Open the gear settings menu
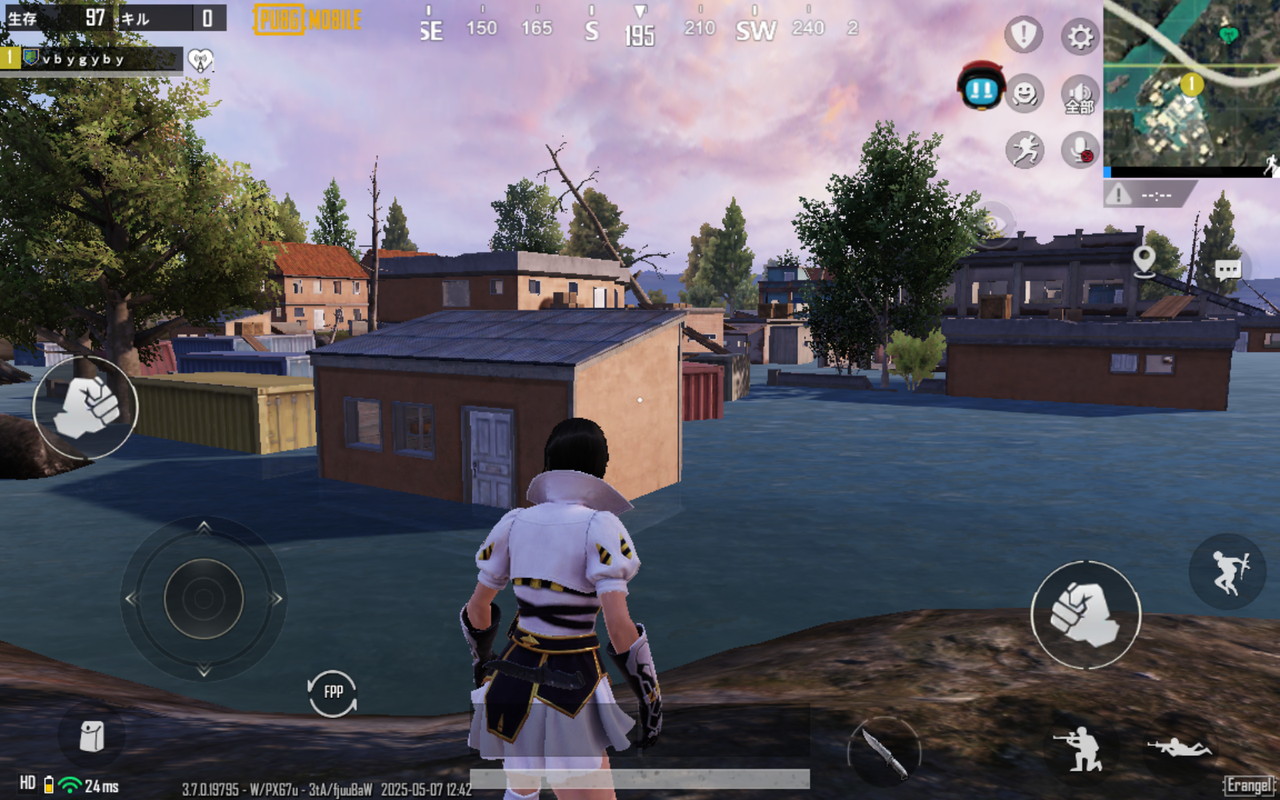This screenshot has width=1280, height=800. coord(1080,37)
